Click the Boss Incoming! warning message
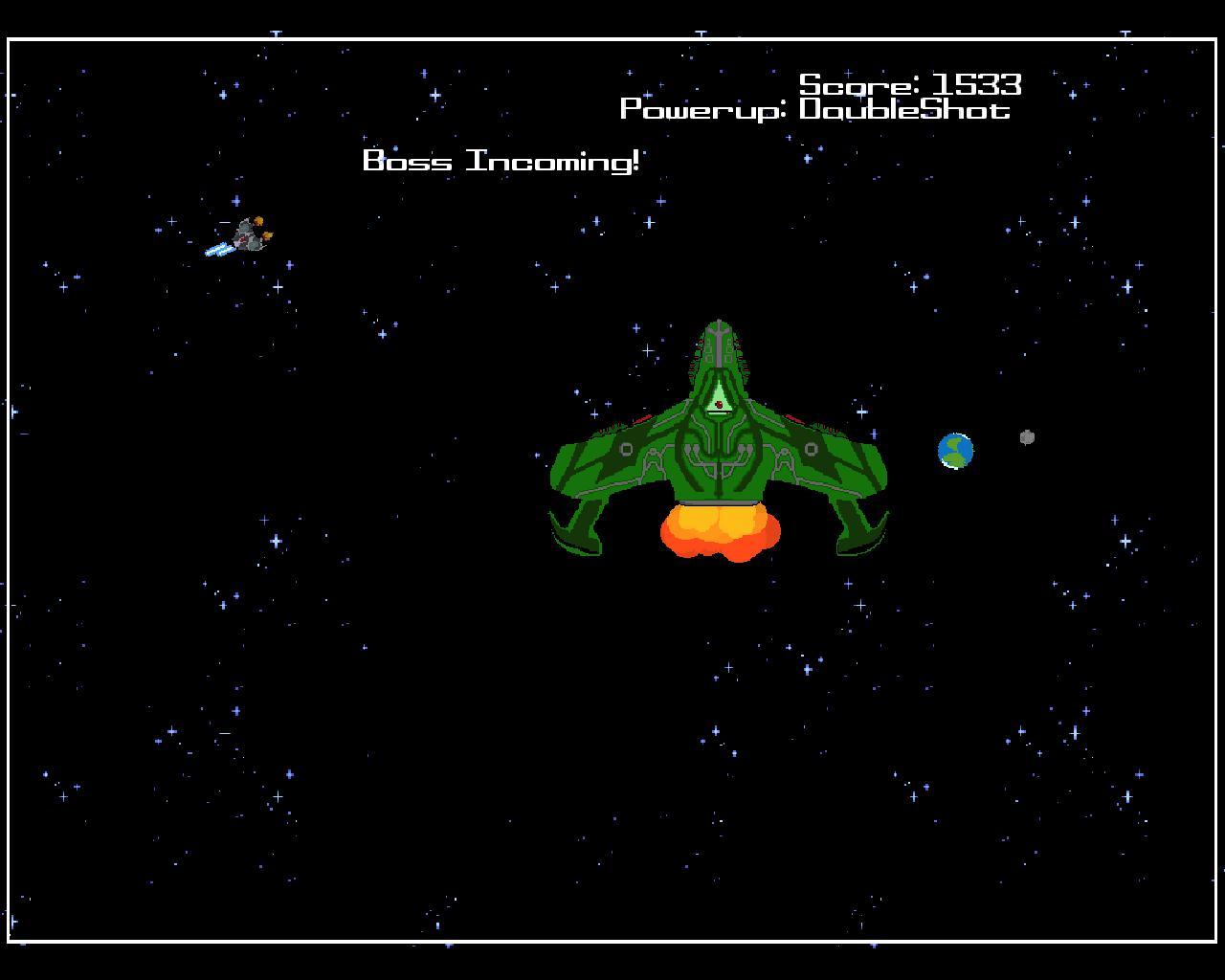 pos(502,161)
